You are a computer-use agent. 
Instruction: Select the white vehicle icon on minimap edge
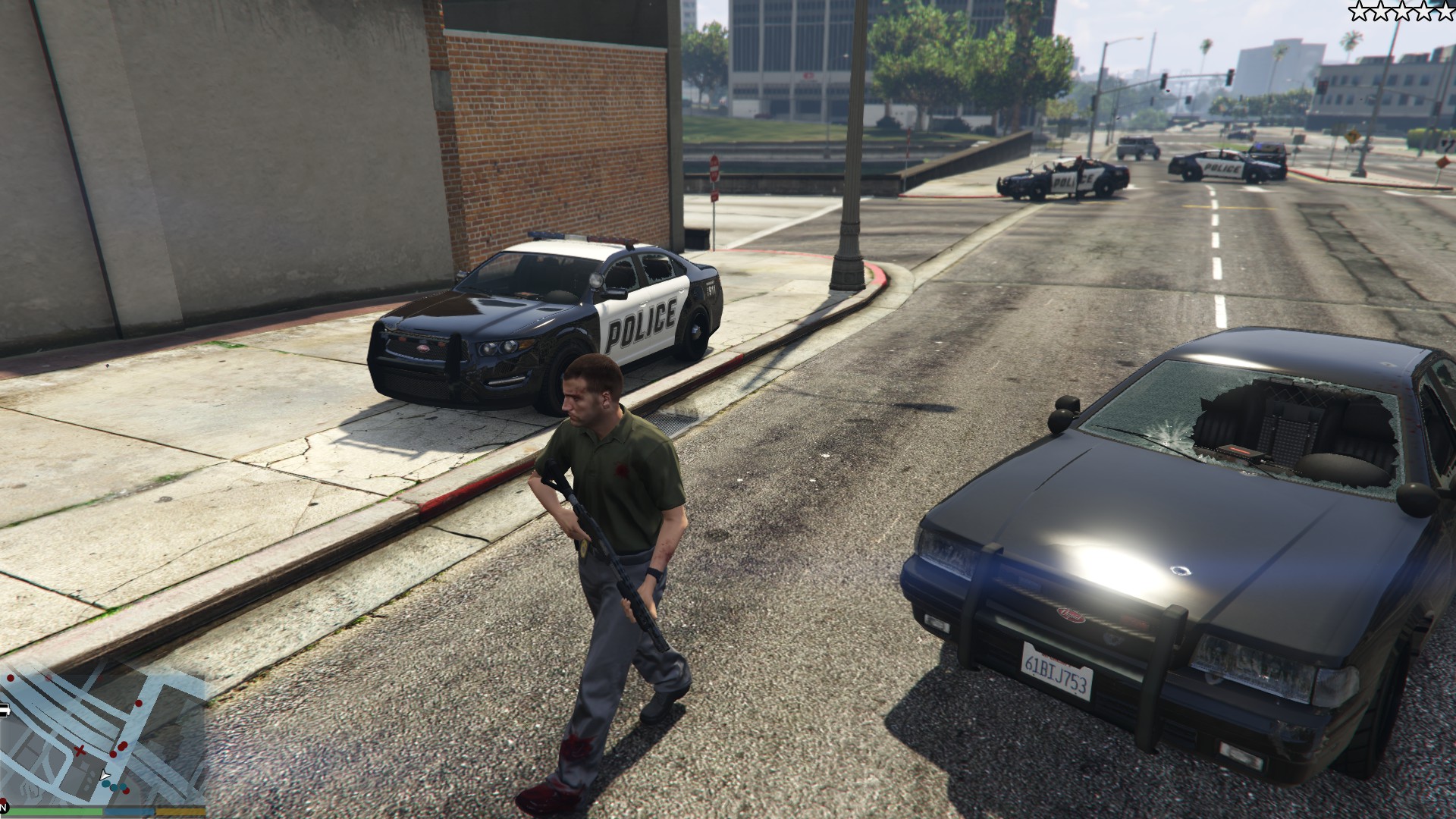pyautogui.click(x=4, y=711)
